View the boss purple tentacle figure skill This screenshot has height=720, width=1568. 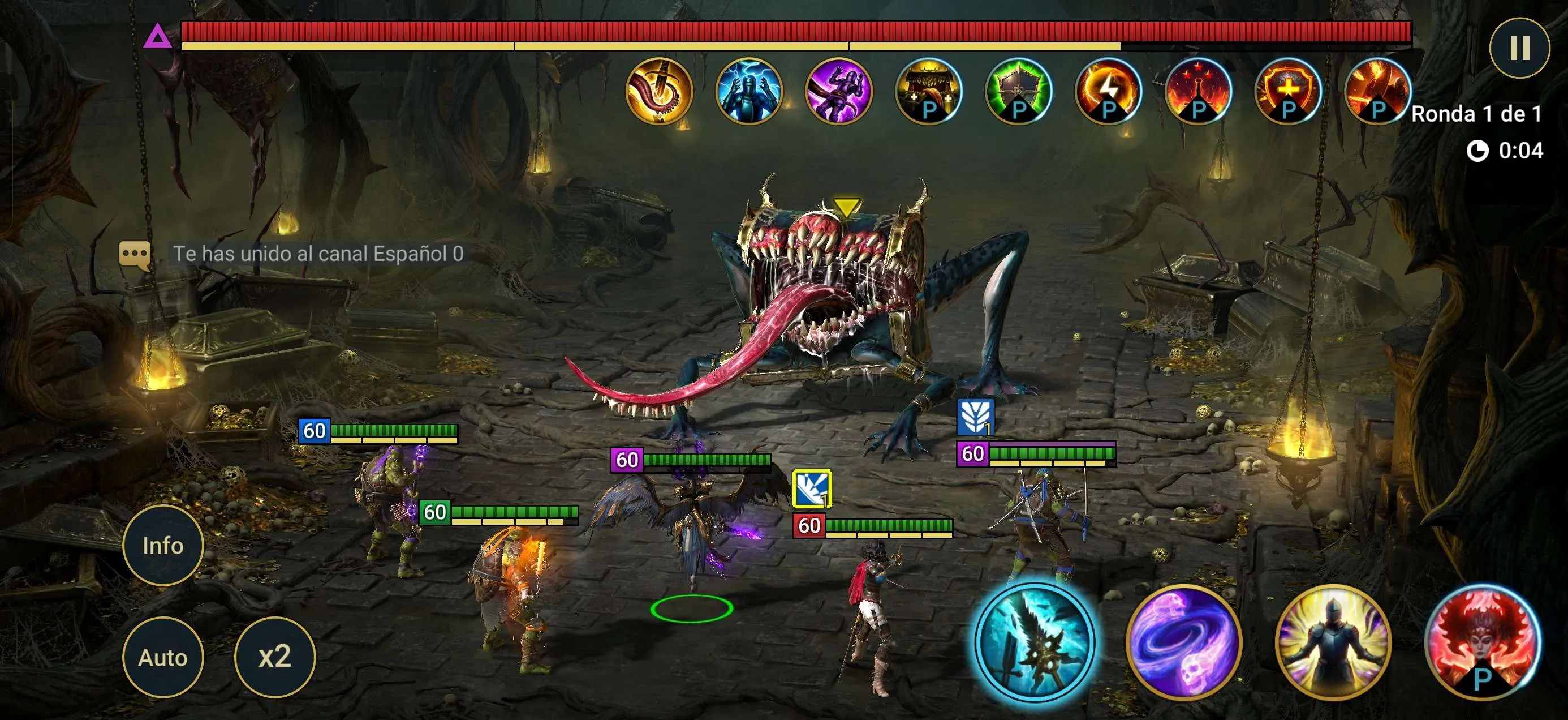(x=838, y=91)
